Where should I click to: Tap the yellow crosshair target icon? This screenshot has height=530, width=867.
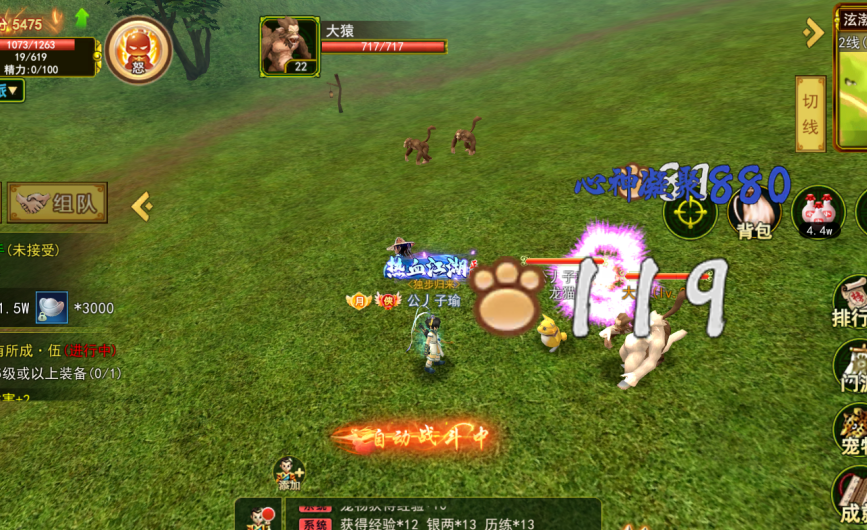[x=690, y=213]
